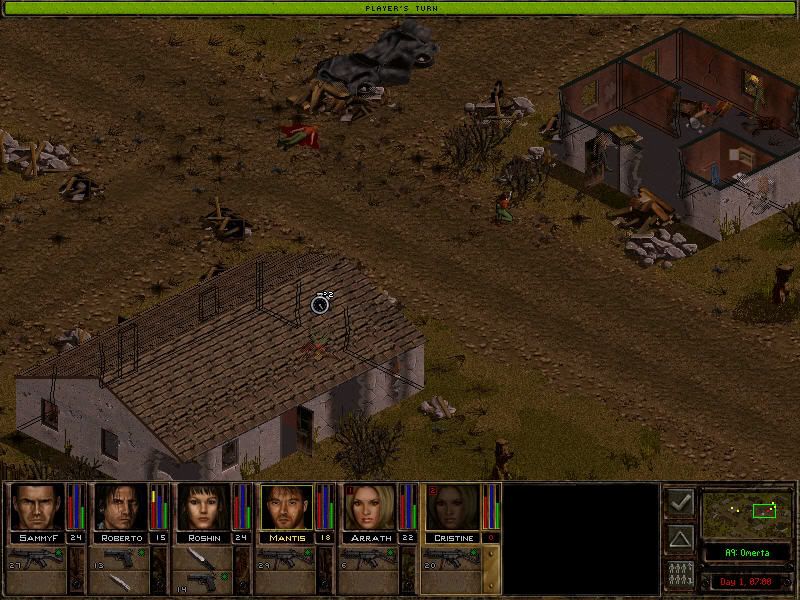The width and height of the screenshot is (800, 600).
Task: Select Arrath's portrait
Action: pos(369,507)
